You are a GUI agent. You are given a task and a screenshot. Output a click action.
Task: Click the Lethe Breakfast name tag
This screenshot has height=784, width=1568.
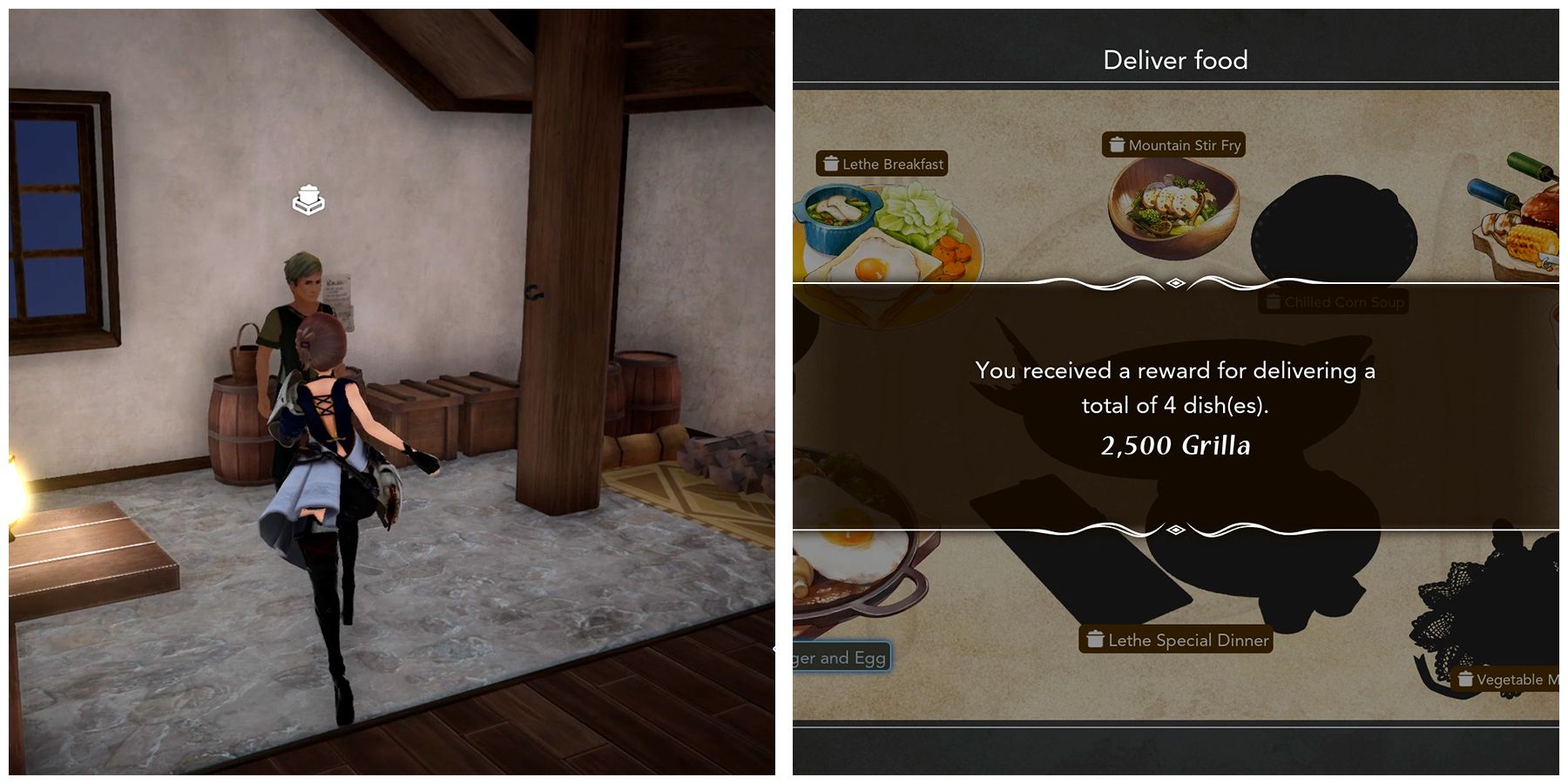(890, 163)
